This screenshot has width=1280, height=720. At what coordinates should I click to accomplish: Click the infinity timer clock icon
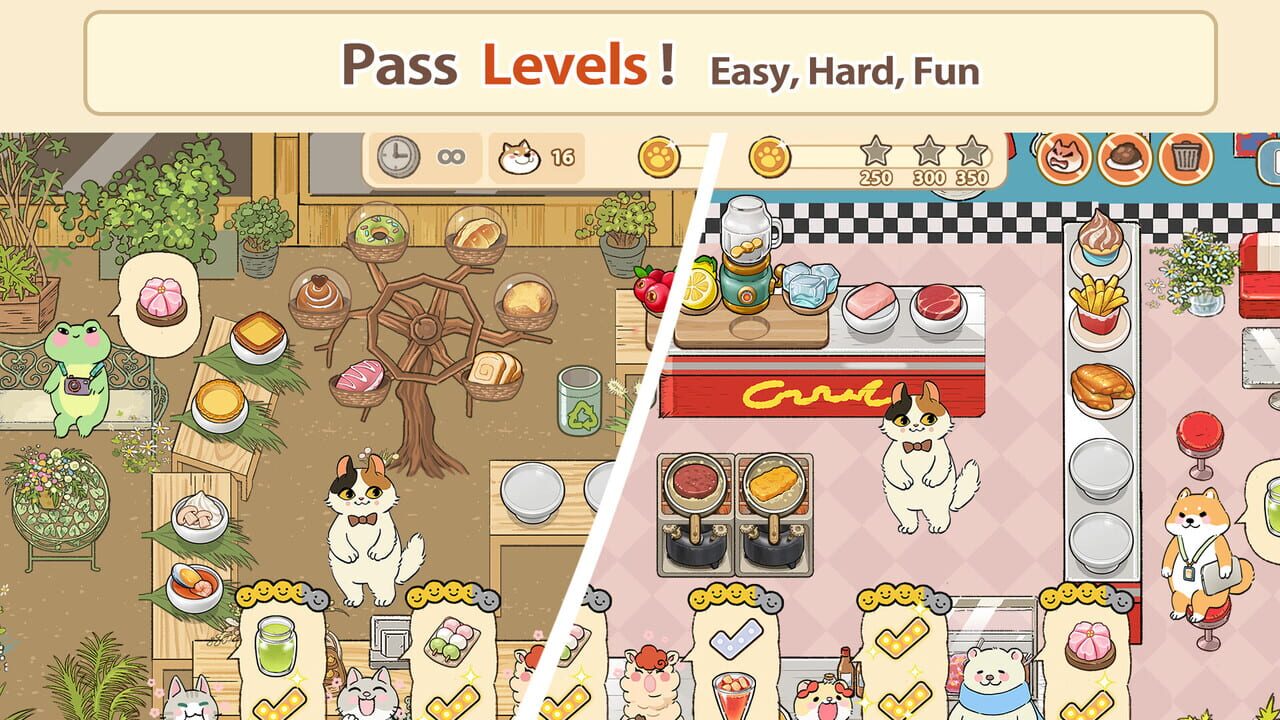pos(398,158)
